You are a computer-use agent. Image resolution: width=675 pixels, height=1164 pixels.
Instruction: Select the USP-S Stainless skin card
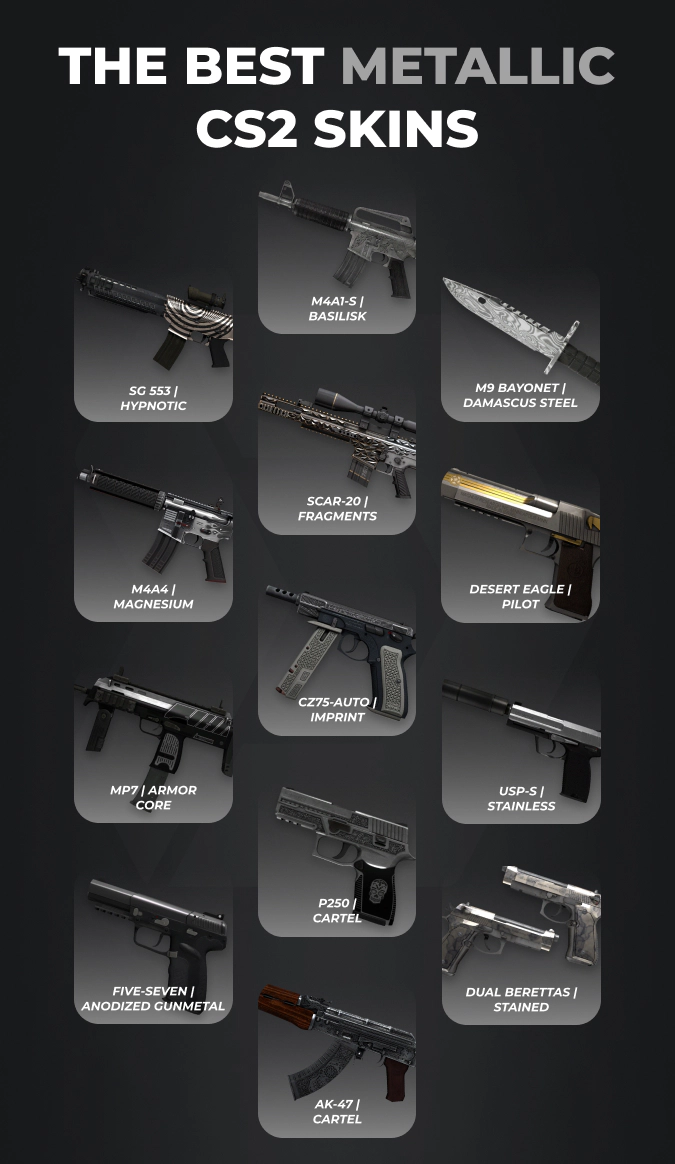pyautogui.click(x=521, y=747)
